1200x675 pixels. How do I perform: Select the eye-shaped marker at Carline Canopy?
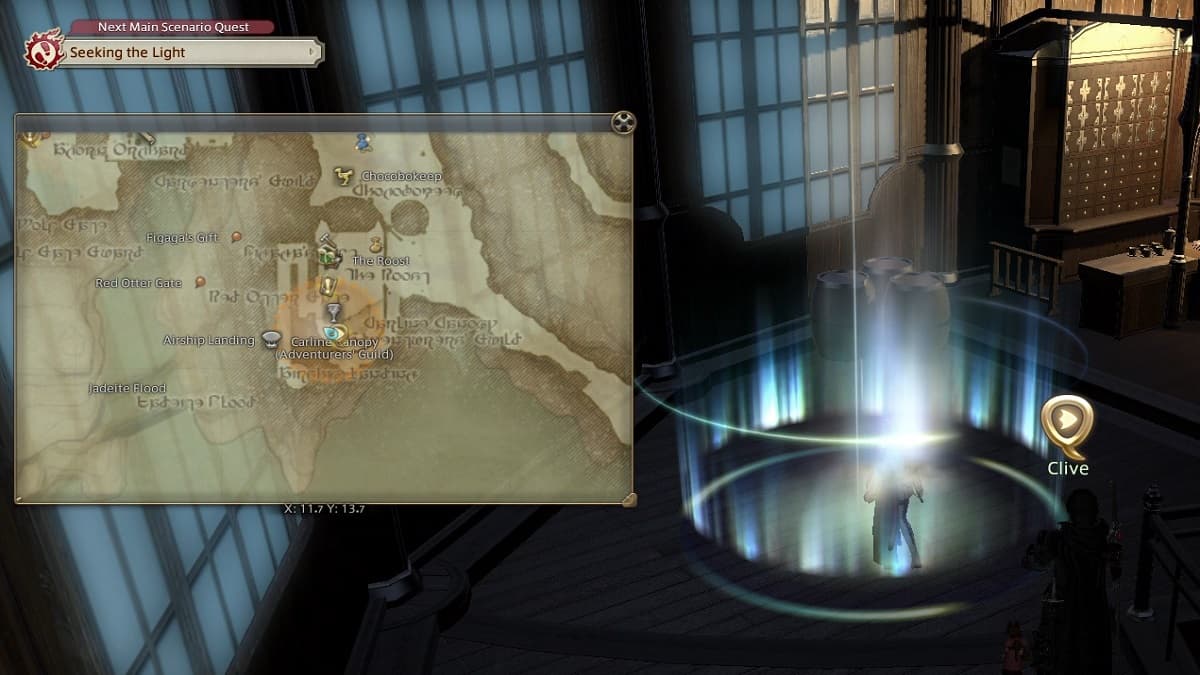(x=332, y=332)
